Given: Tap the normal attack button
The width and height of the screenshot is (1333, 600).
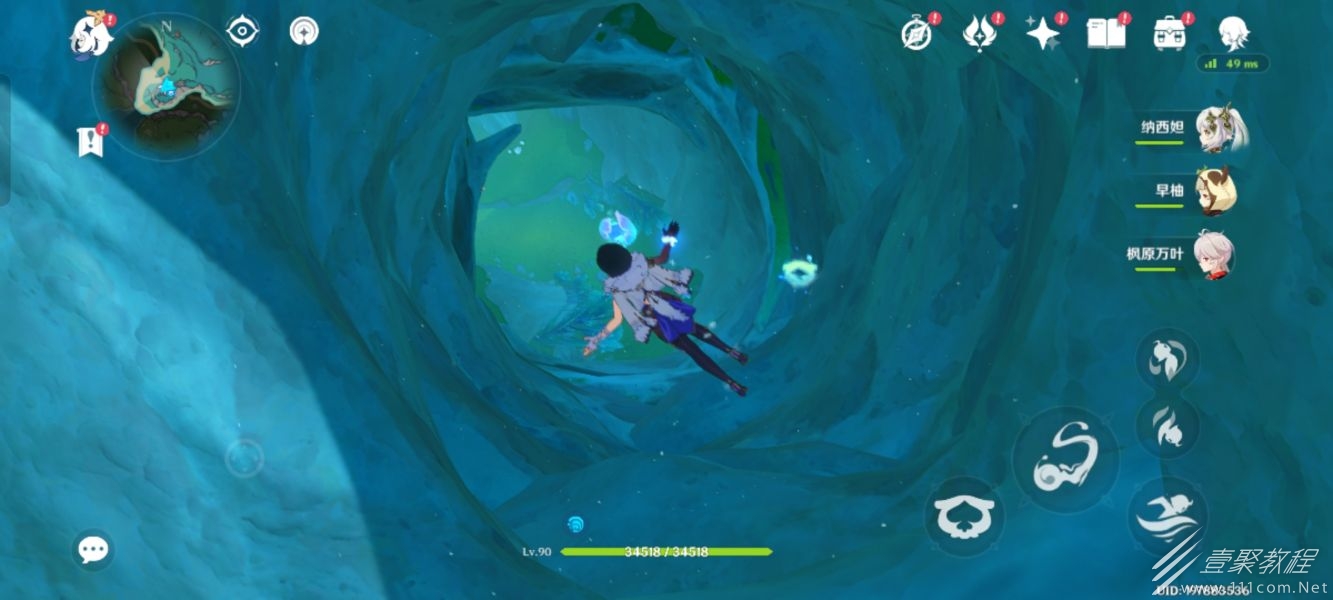Looking at the screenshot, I should point(964,516).
